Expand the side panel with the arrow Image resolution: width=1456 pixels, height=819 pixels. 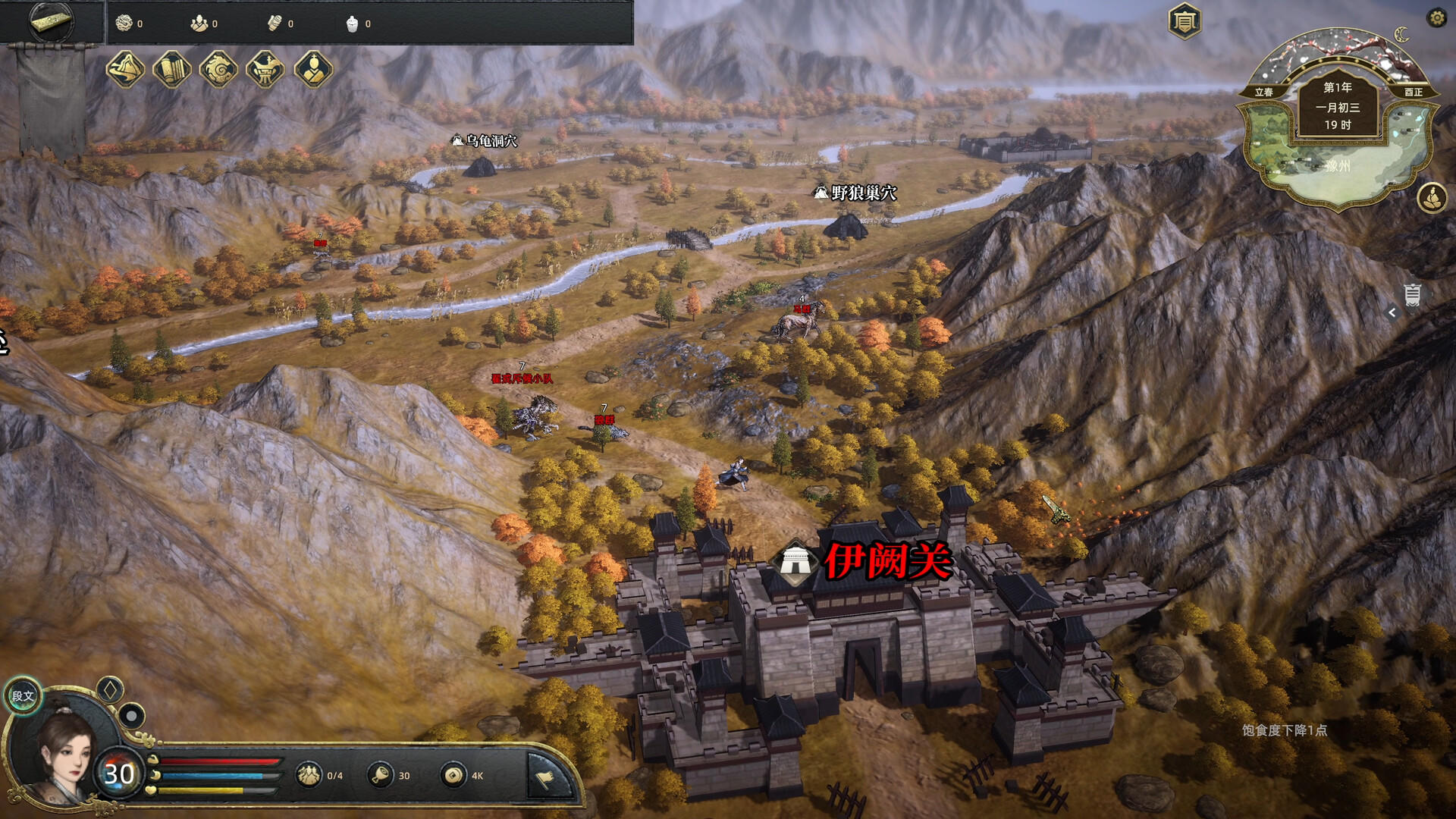tap(1392, 312)
